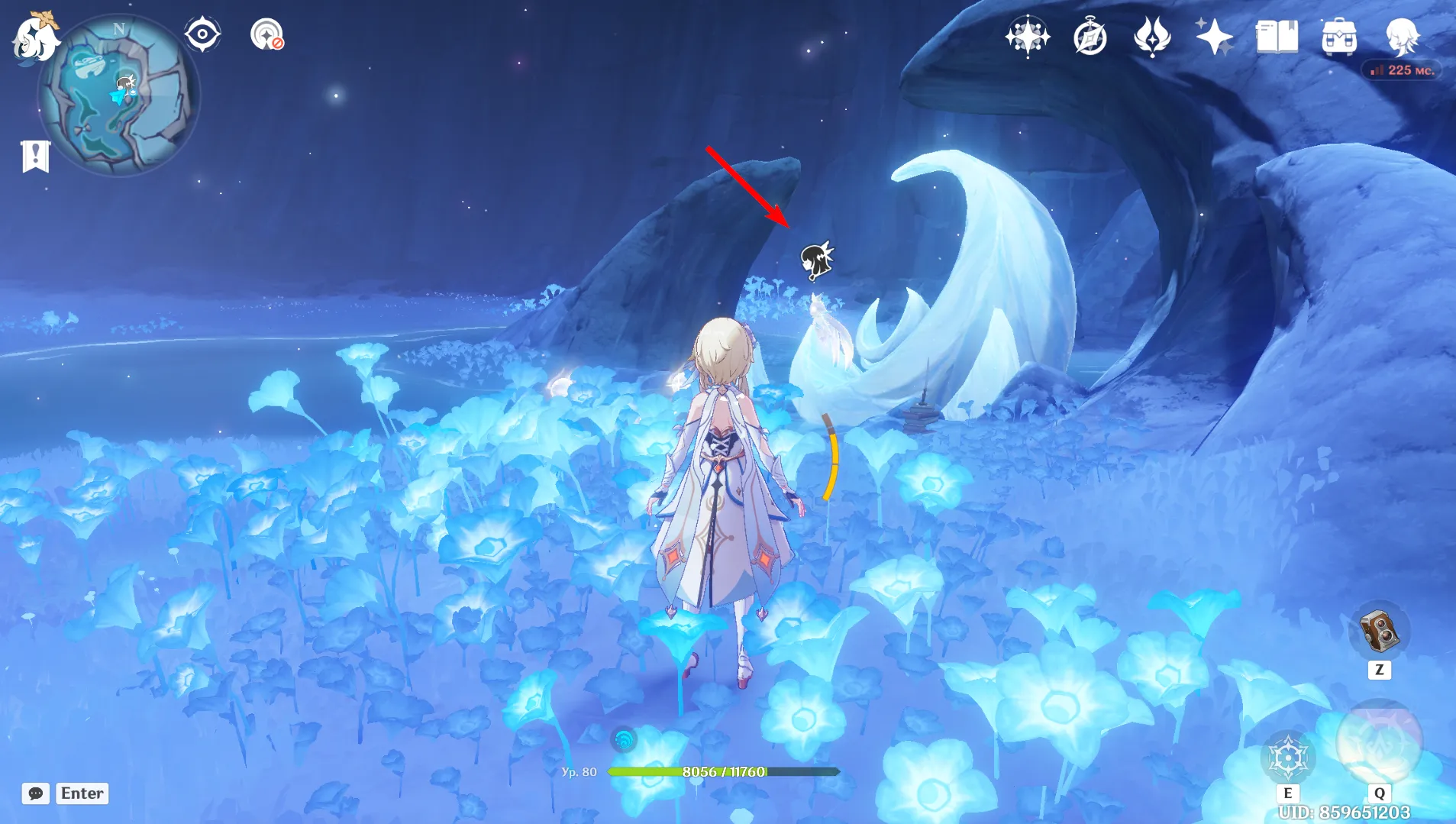Screen dimensions: 1456x824
Task: Activate the elemental skill icon
Action: pyautogui.click(x=1288, y=757)
